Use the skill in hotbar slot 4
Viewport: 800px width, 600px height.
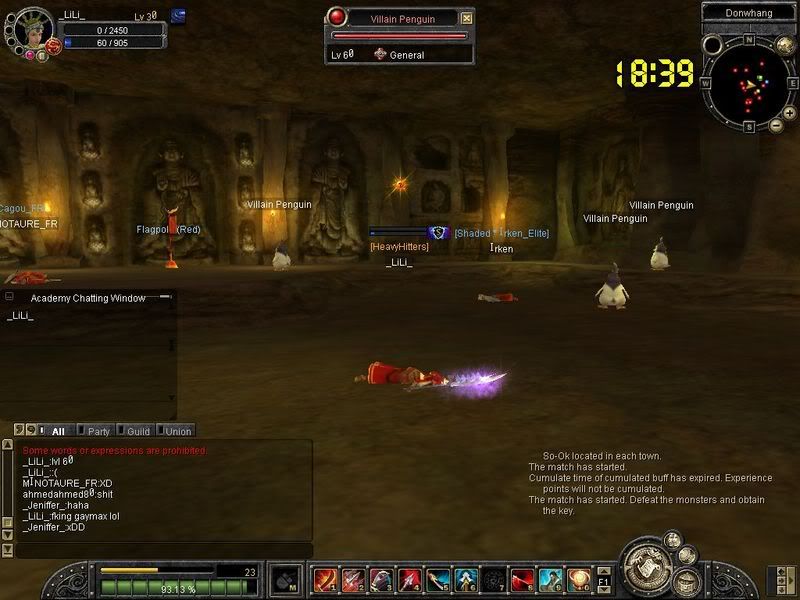click(x=410, y=579)
